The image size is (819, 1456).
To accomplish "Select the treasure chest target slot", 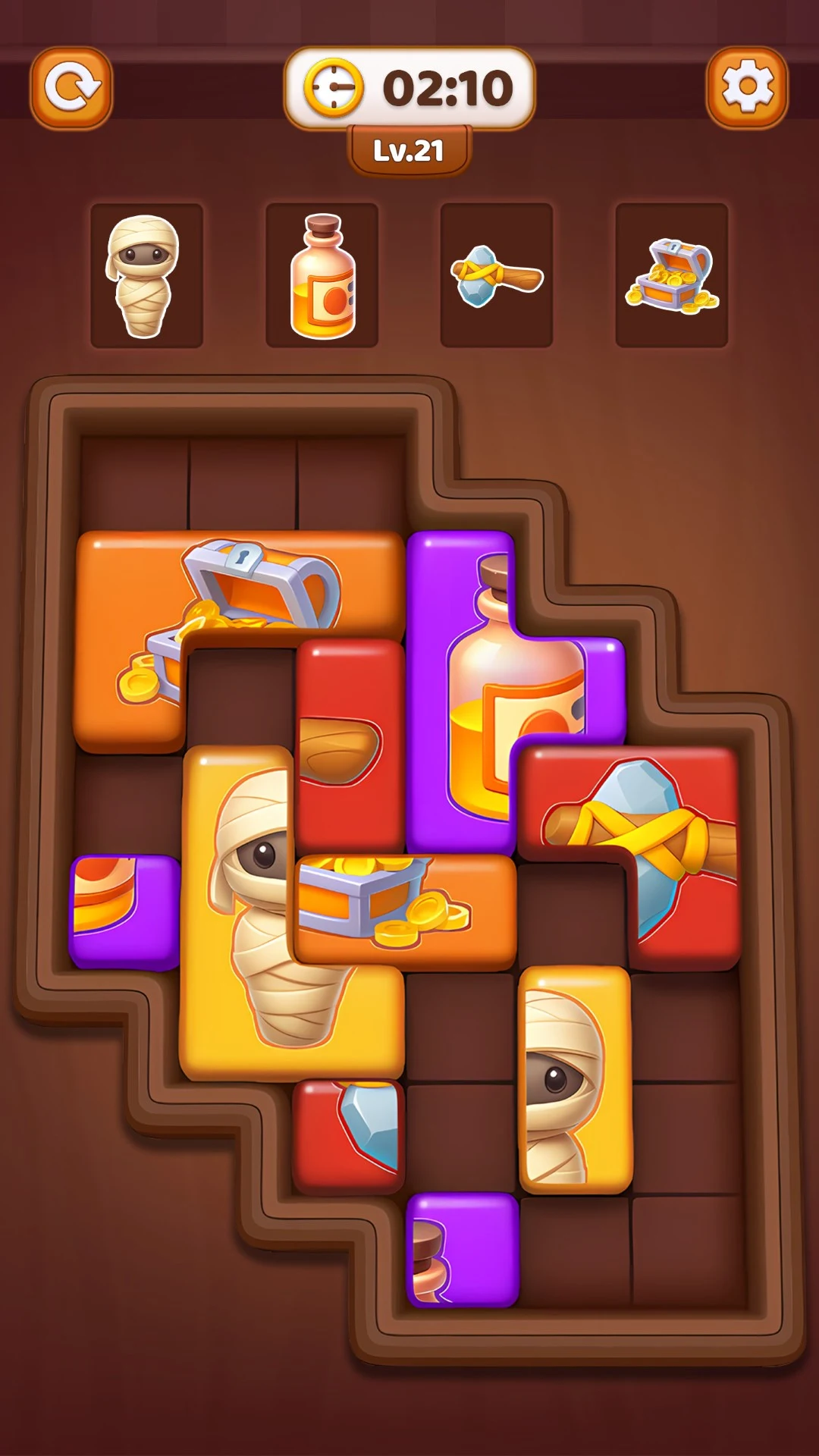I will point(672,275).
